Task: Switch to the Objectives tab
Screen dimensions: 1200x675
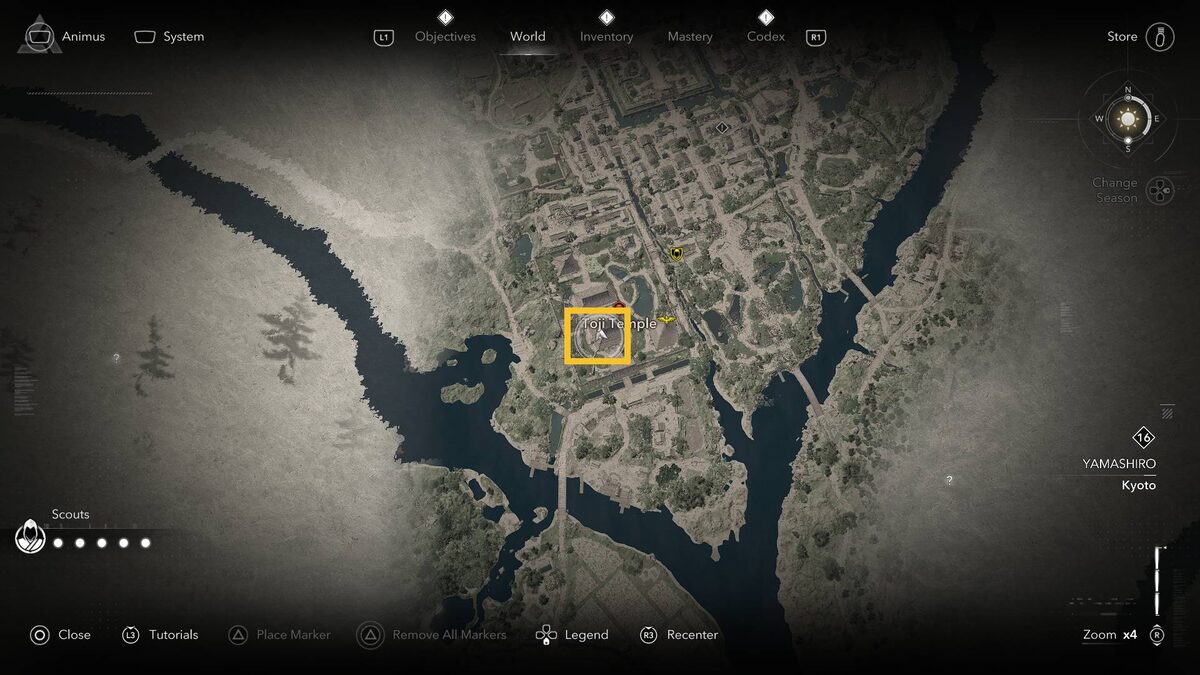Action: pyautogui.click(x=445, y=37)
